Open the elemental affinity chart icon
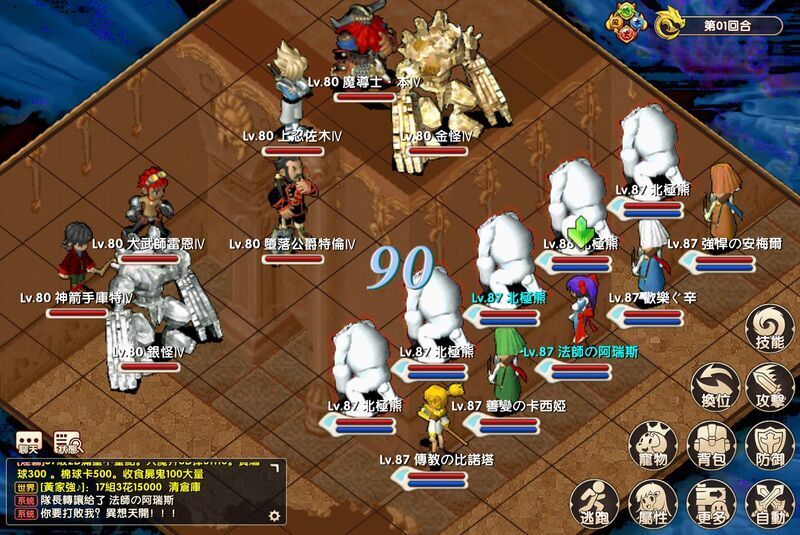The height and width of the screenshot is (535, 800). coord(626,23)
